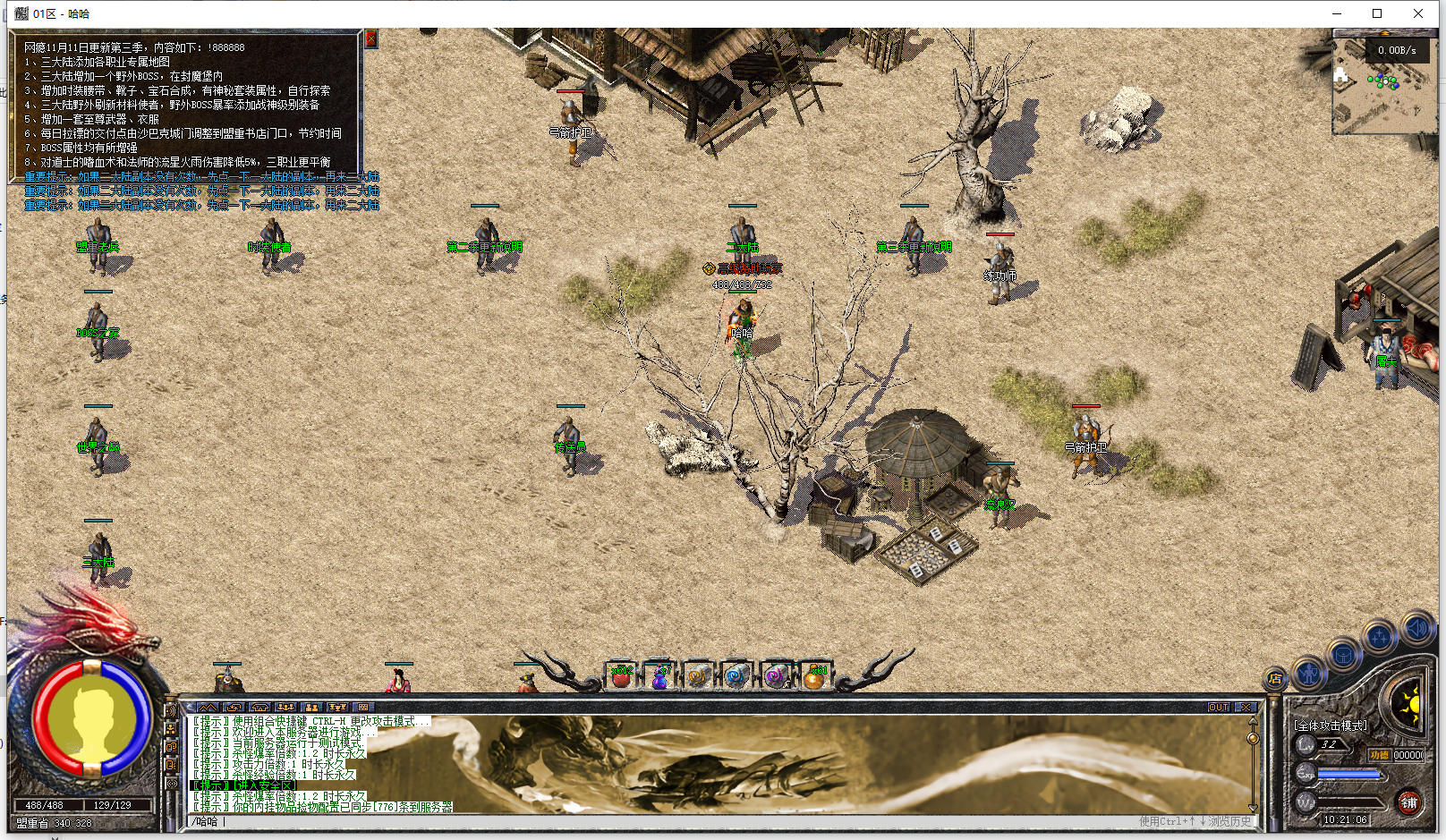
Task: Open the skills panel
Action: pyautogui.click(x=1380, y=637)
